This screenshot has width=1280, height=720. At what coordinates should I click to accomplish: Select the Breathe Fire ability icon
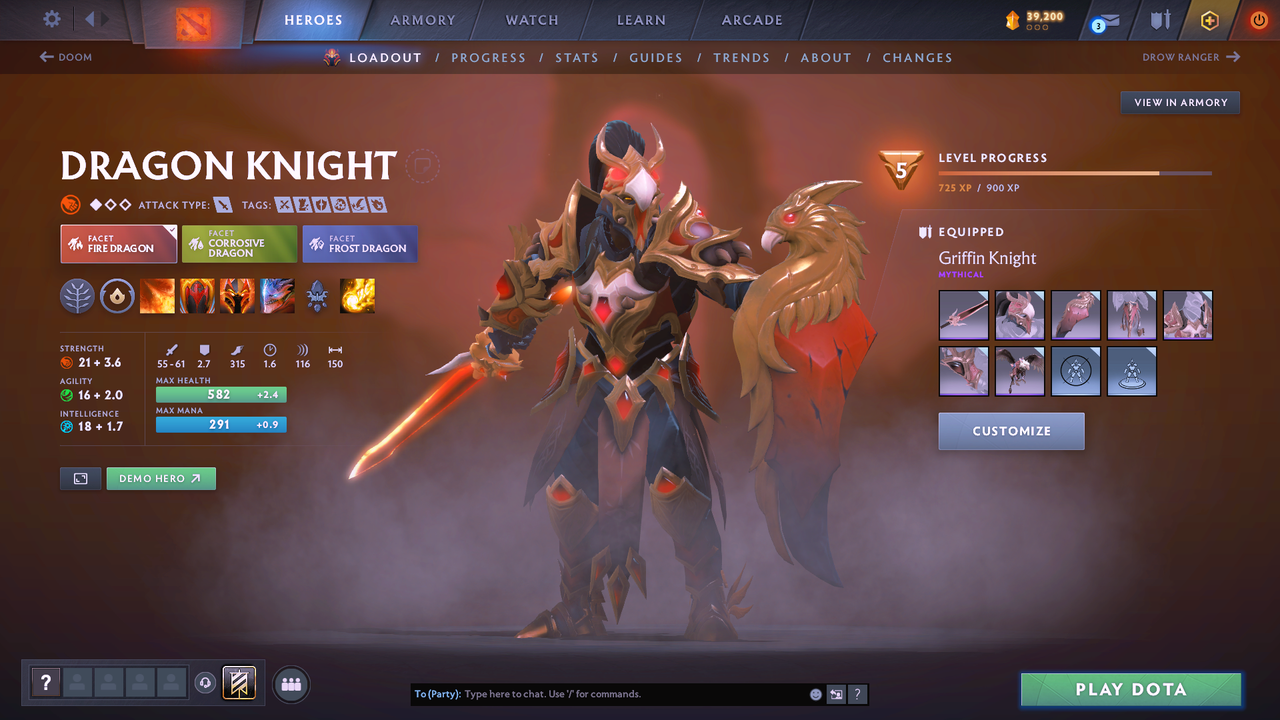[x=157, y=296]
